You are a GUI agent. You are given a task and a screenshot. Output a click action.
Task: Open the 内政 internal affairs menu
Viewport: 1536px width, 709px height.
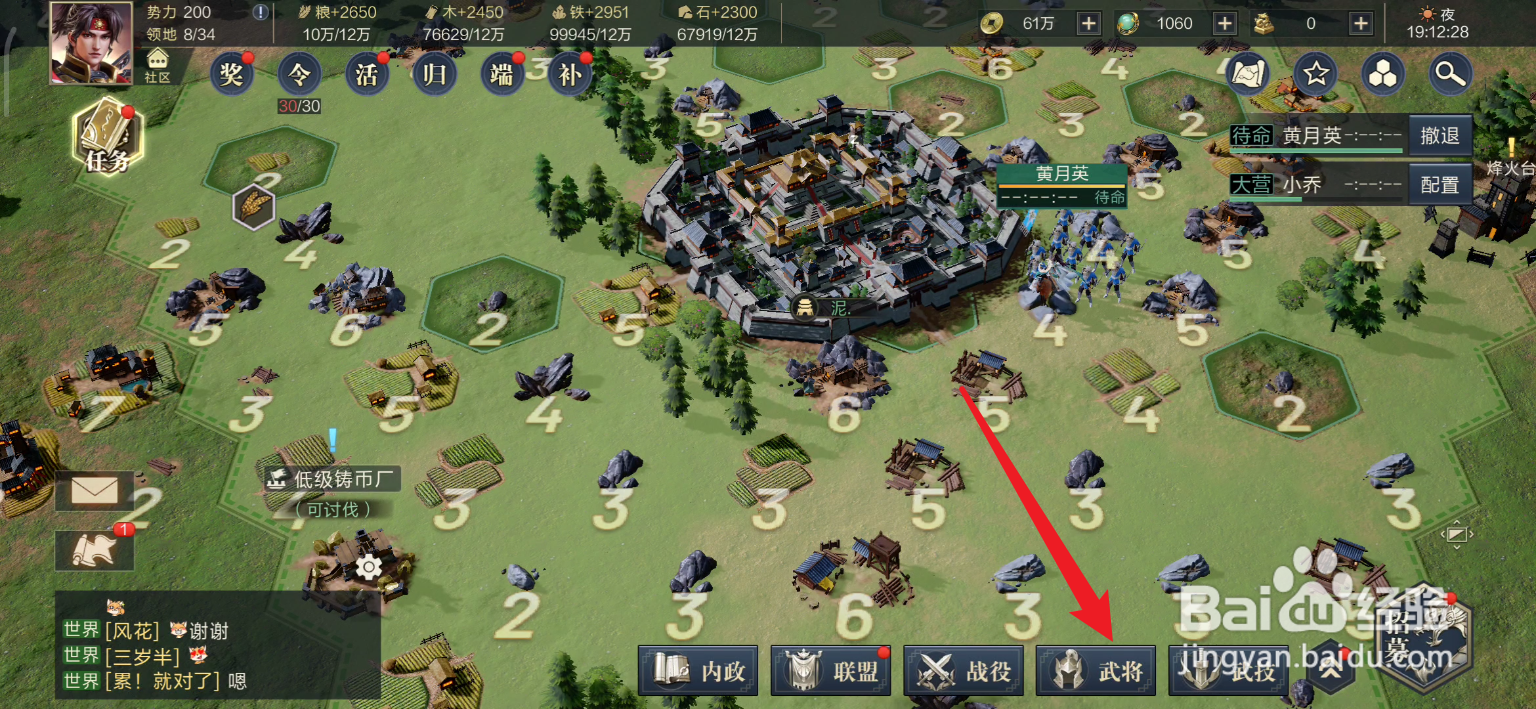[699, 671]
